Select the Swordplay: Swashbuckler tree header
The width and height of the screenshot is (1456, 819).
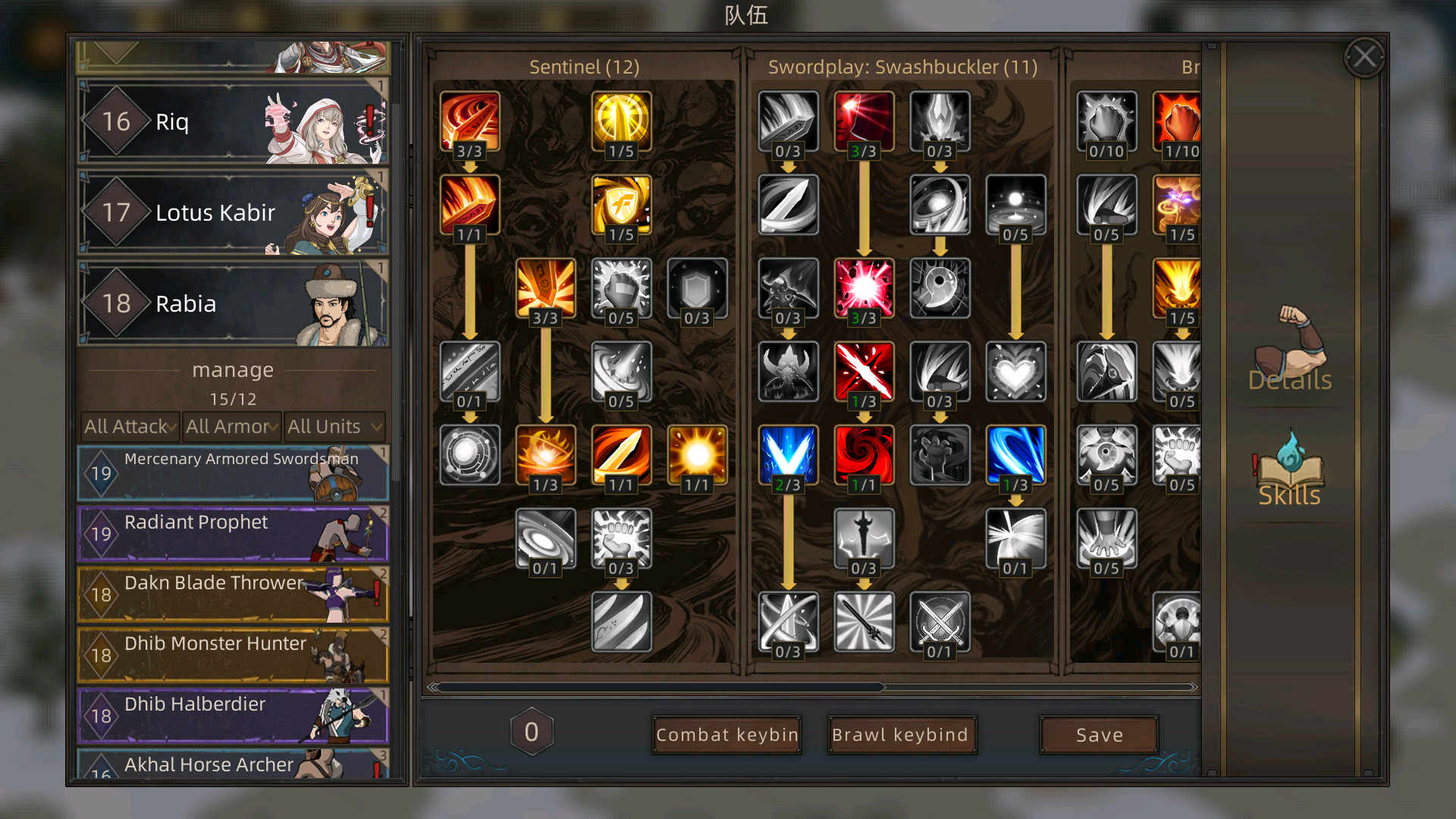point(902,67)
